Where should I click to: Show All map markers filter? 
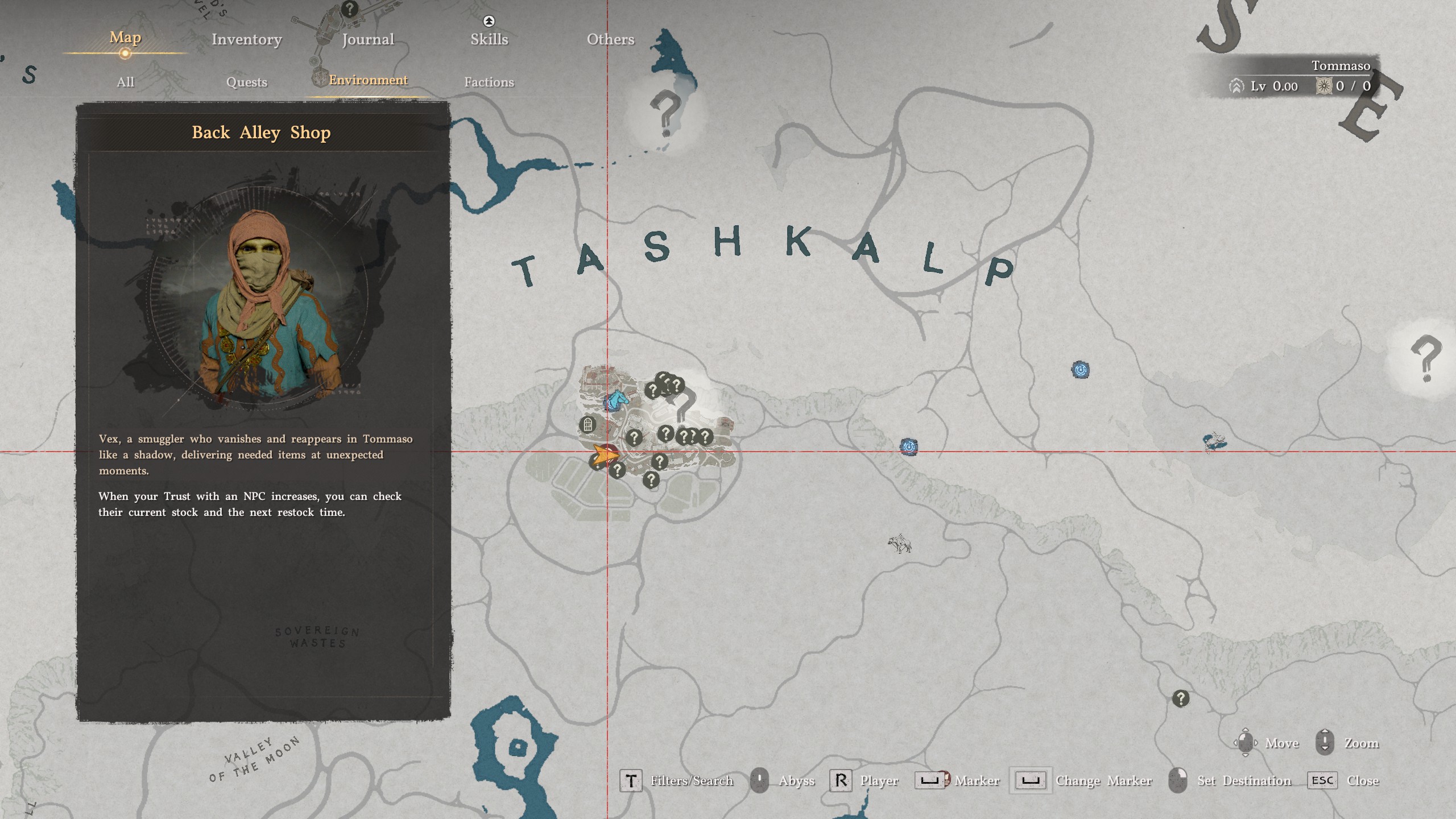pos(125,82)
